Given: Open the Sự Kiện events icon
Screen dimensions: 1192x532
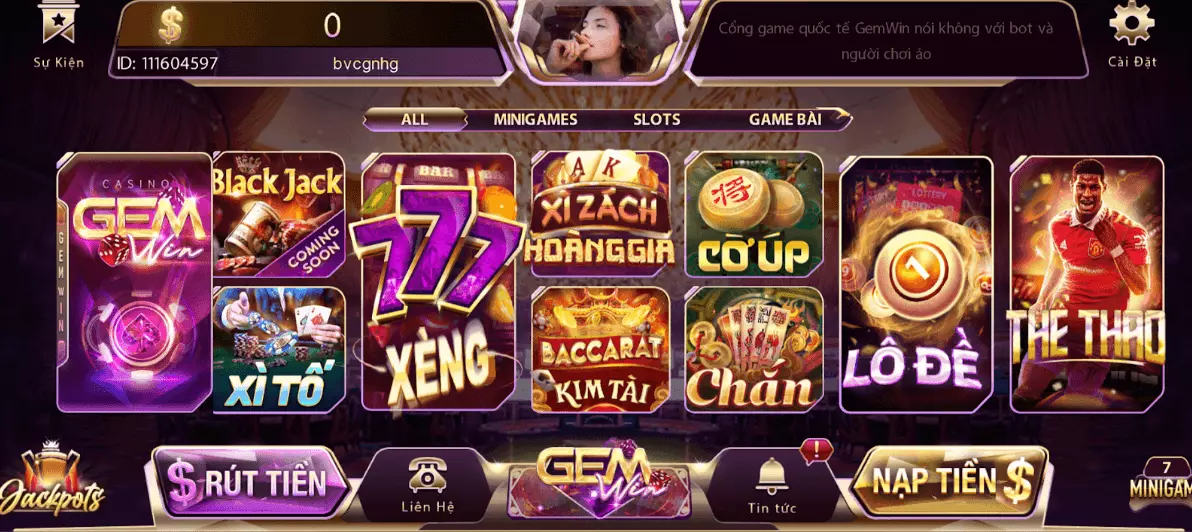Looking at the screenshot, I should click(x=58, y=33).
